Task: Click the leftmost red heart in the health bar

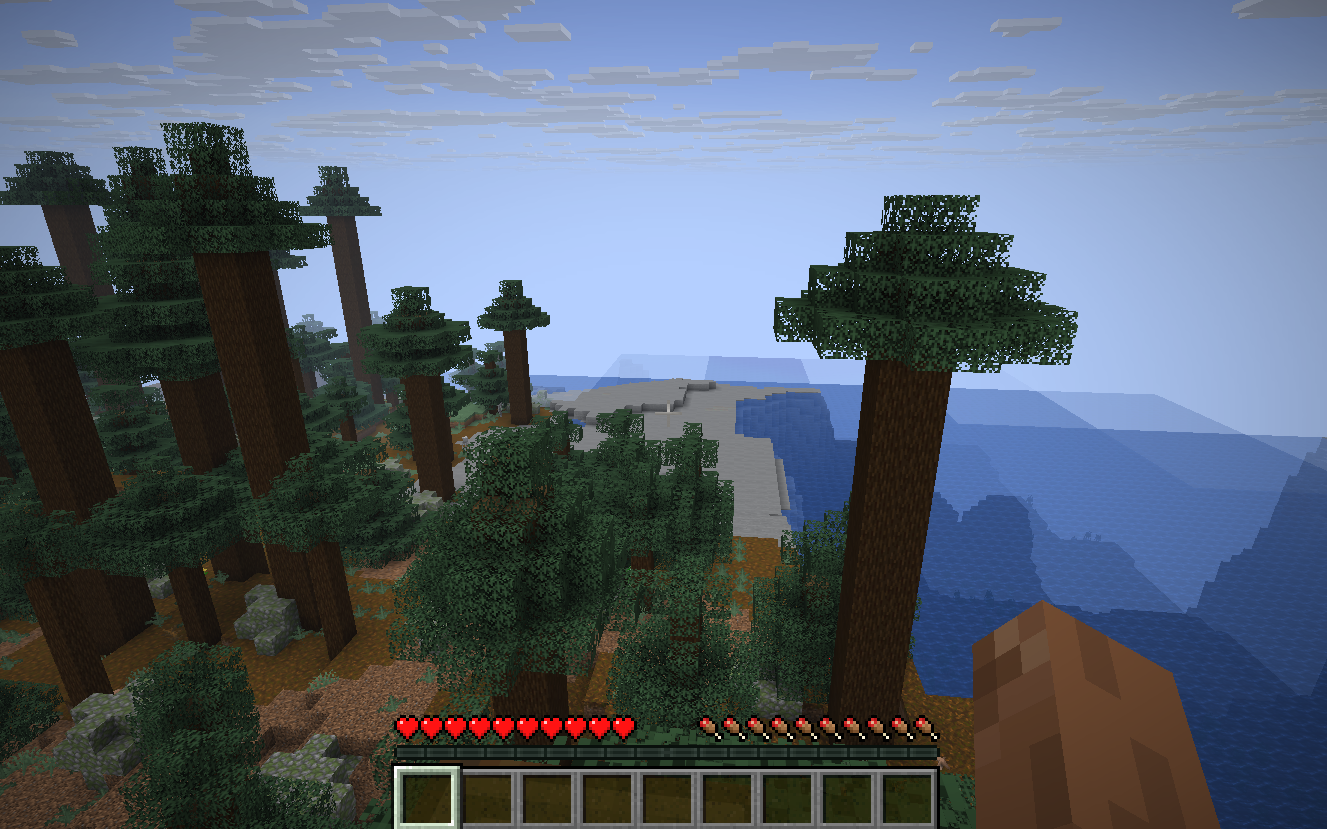Action: (406, 727)
